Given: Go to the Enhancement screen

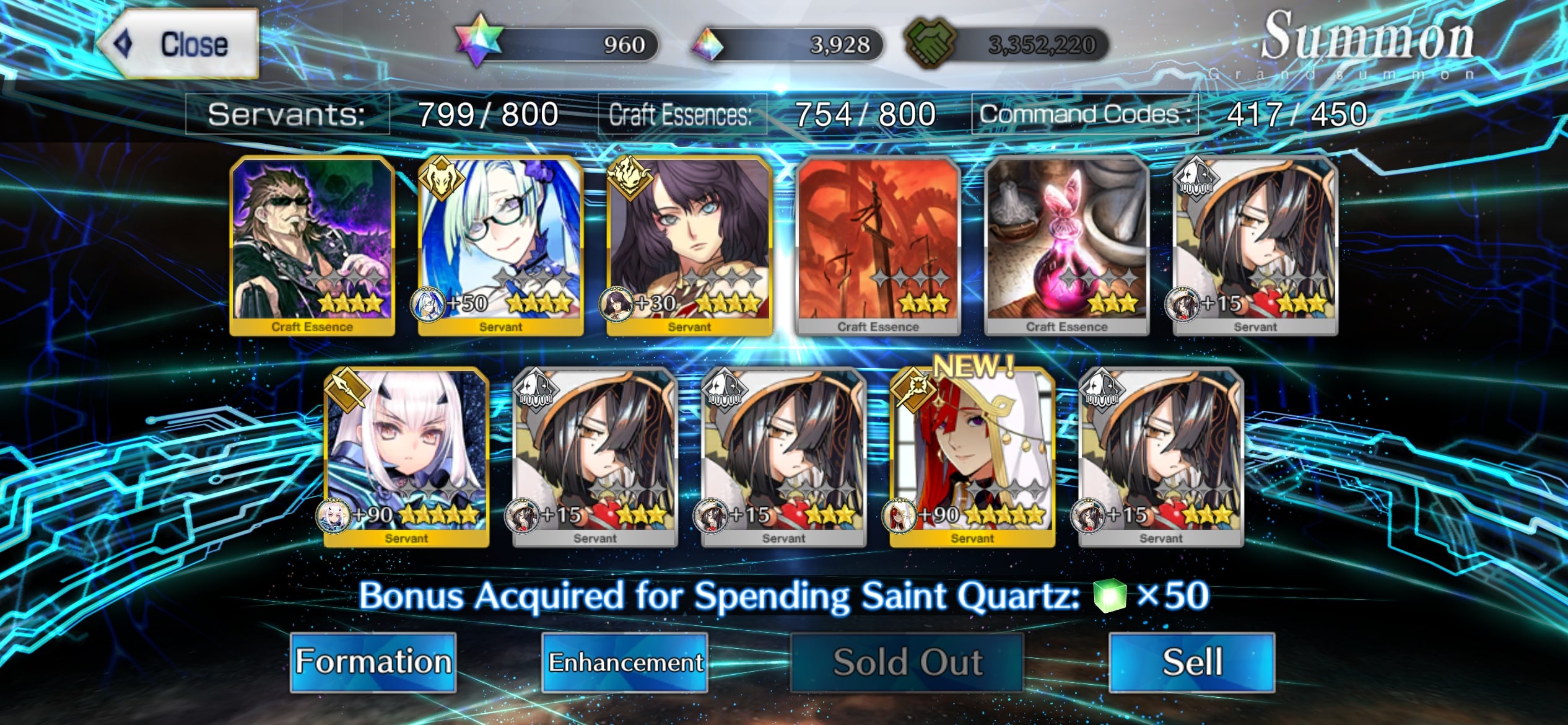Looking at the screenshot, I should 625,662.
